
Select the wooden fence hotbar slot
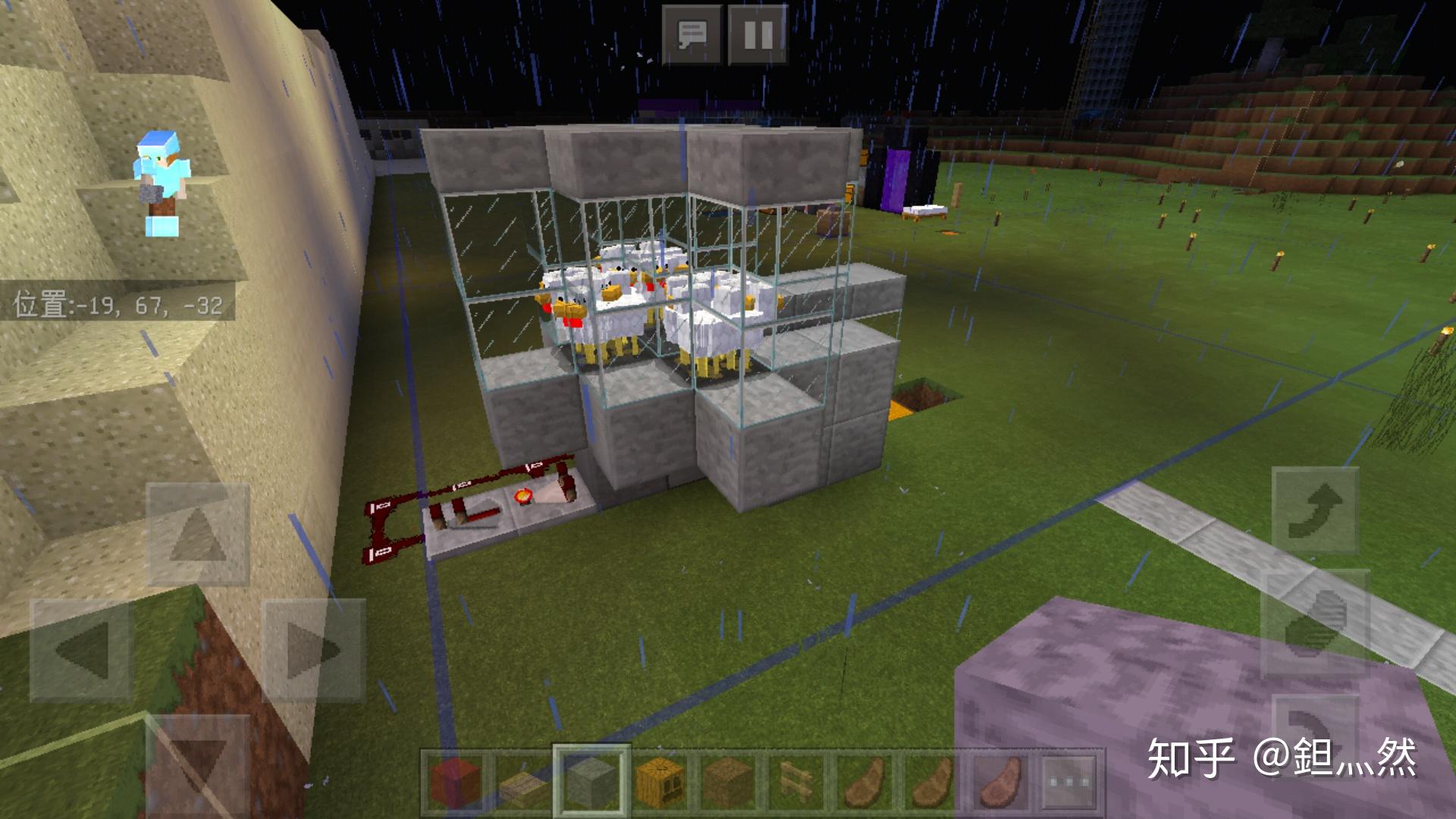tap(794, 781)
